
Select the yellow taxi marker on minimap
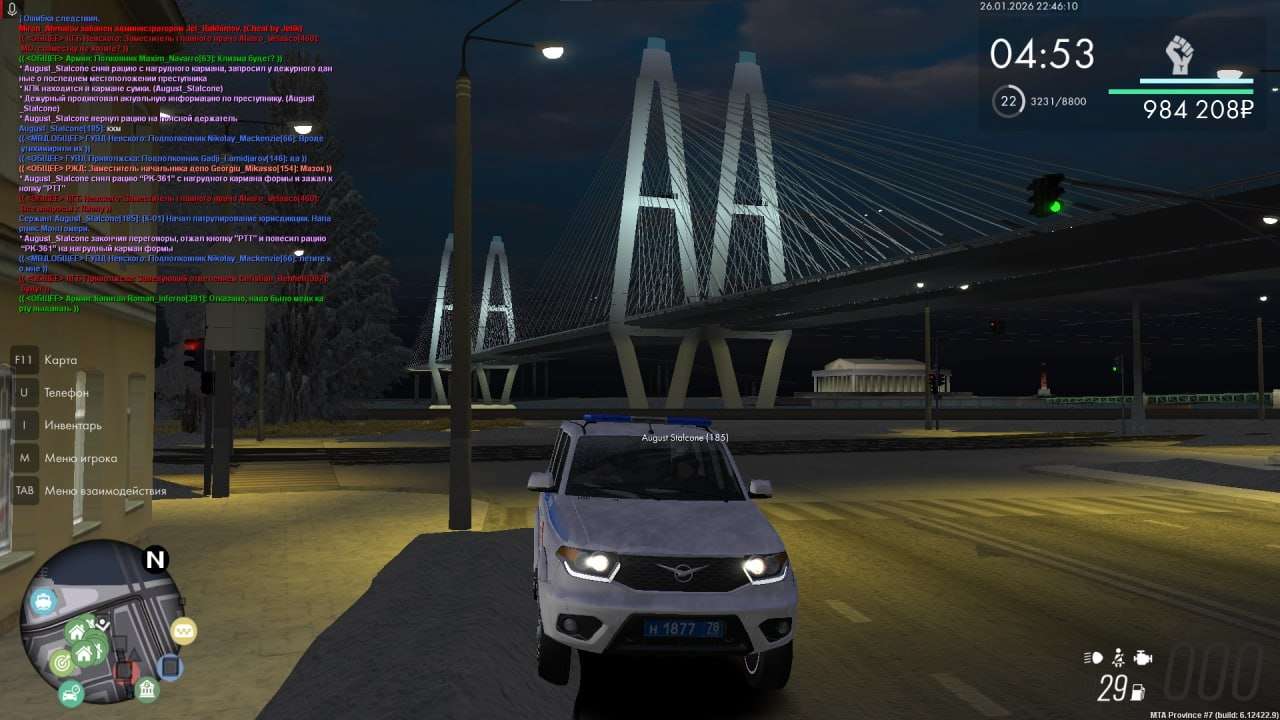point(183,630)
